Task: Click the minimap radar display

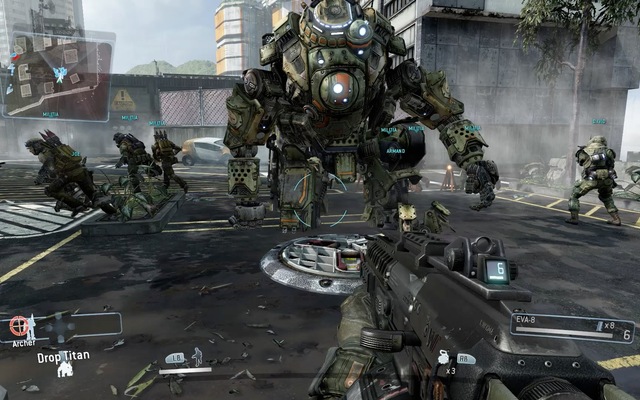Action: pos(57,75)
